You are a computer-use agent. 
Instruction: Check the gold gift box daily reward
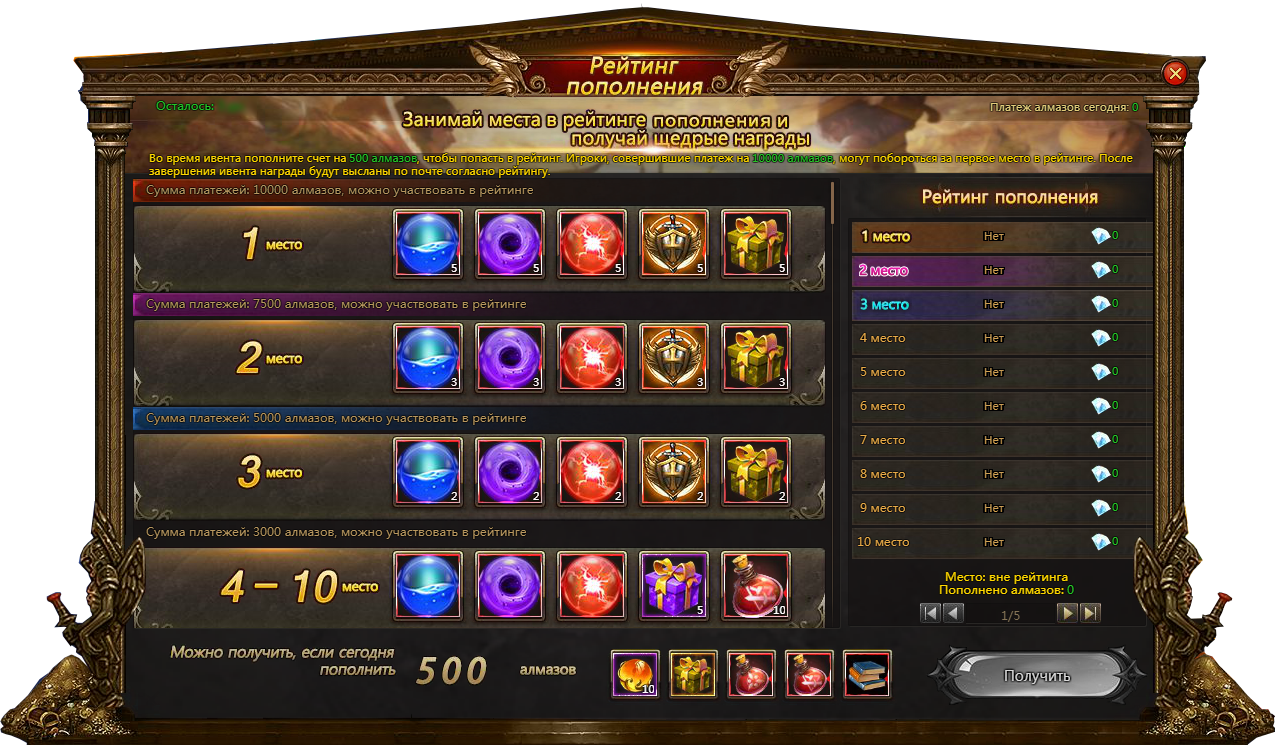[693, 674]
